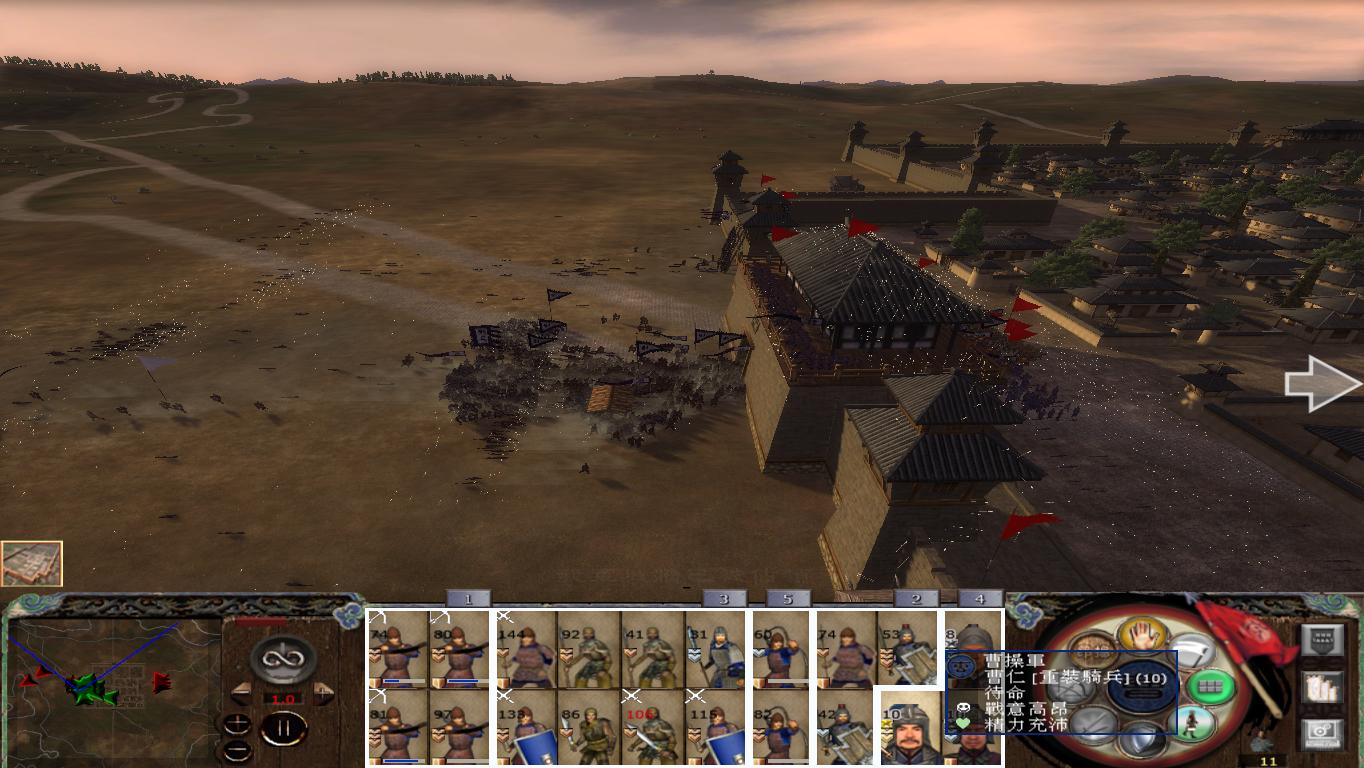Switch to unit group tab 1
This screenshot has width=1364, height=768.
coord(466,598)
